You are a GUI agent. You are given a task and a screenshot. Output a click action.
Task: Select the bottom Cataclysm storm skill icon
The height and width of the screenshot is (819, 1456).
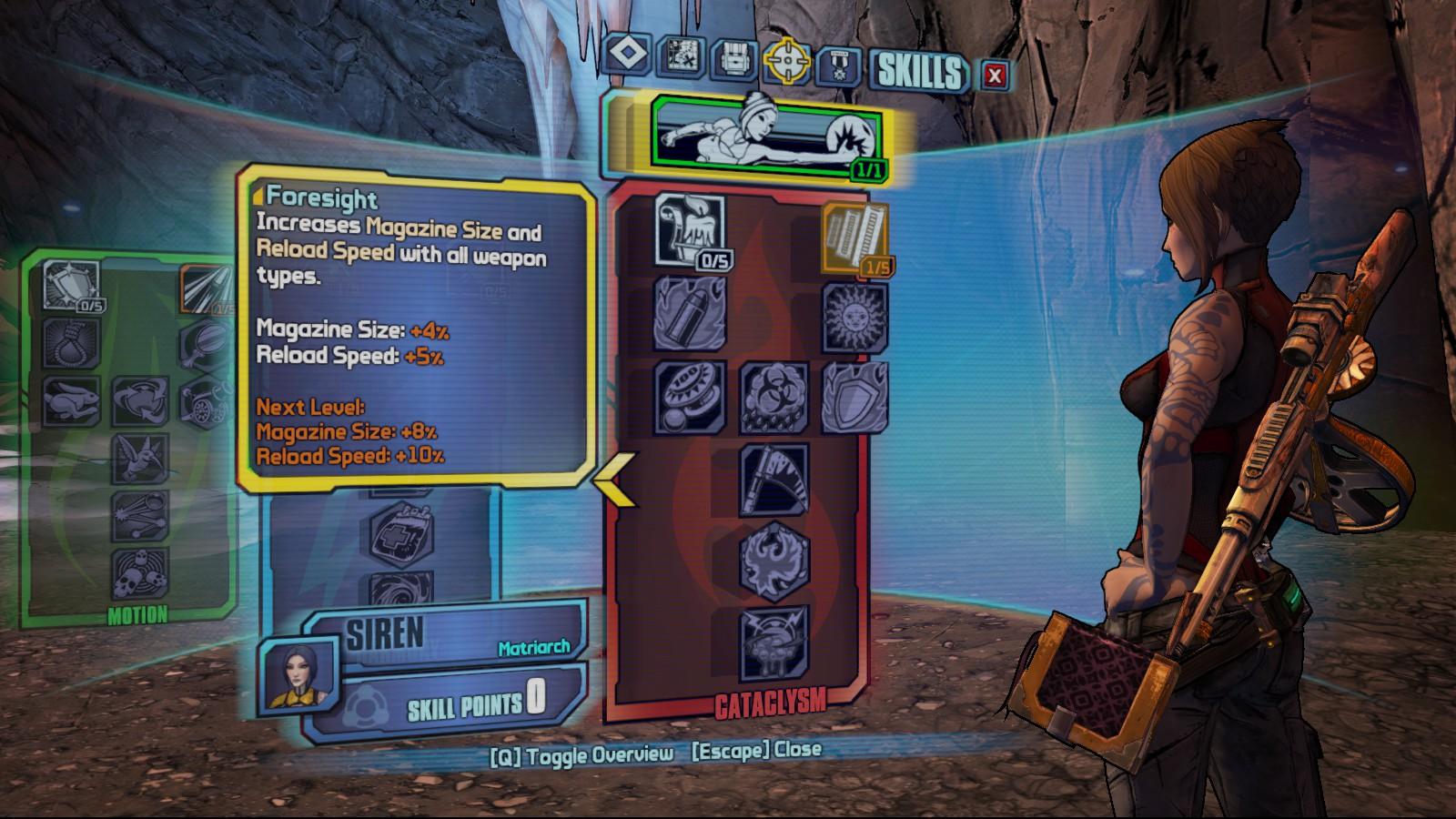773,644
